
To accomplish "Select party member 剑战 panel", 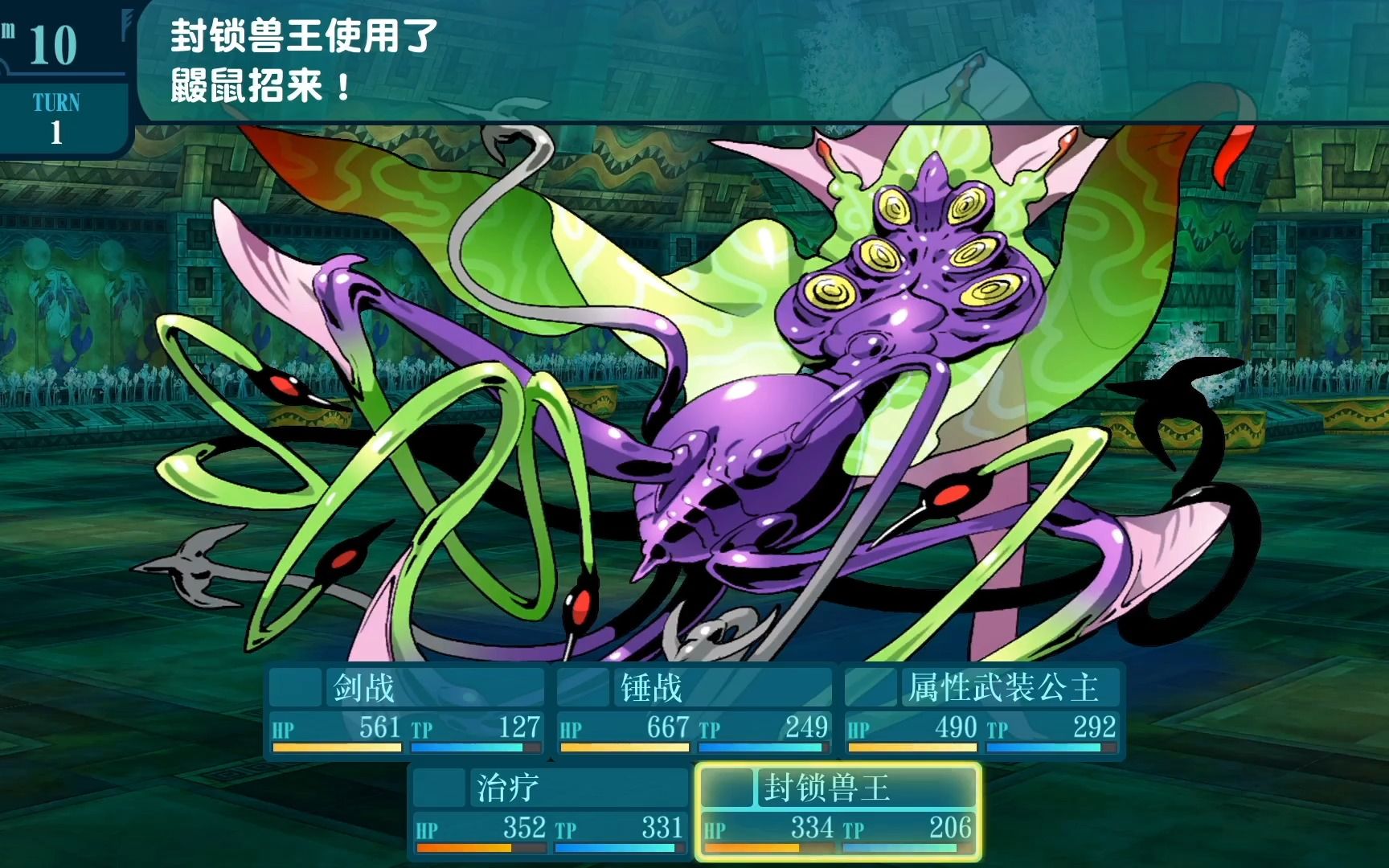I will (406, 711).
